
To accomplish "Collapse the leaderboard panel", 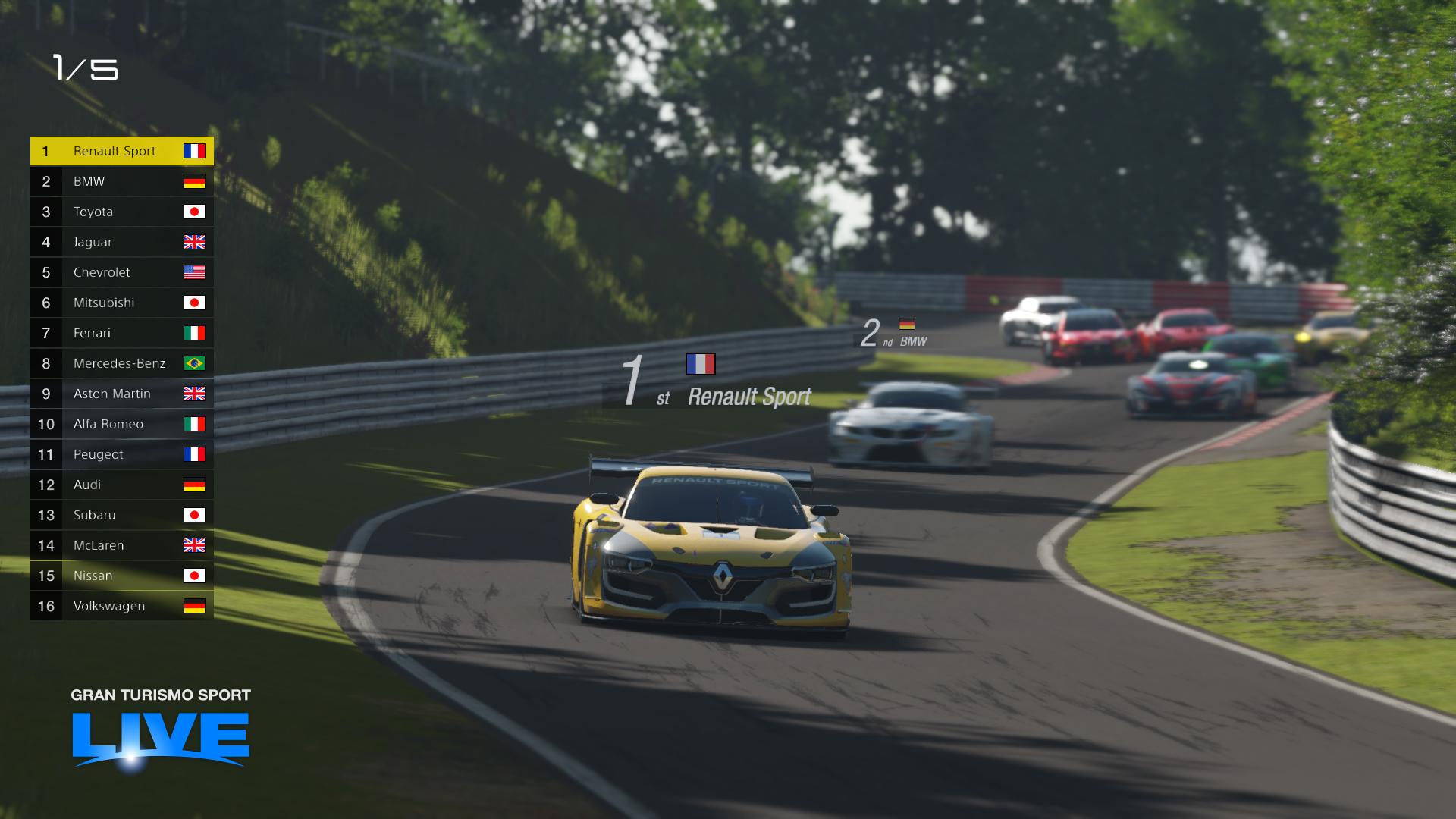I will (121, 379).
